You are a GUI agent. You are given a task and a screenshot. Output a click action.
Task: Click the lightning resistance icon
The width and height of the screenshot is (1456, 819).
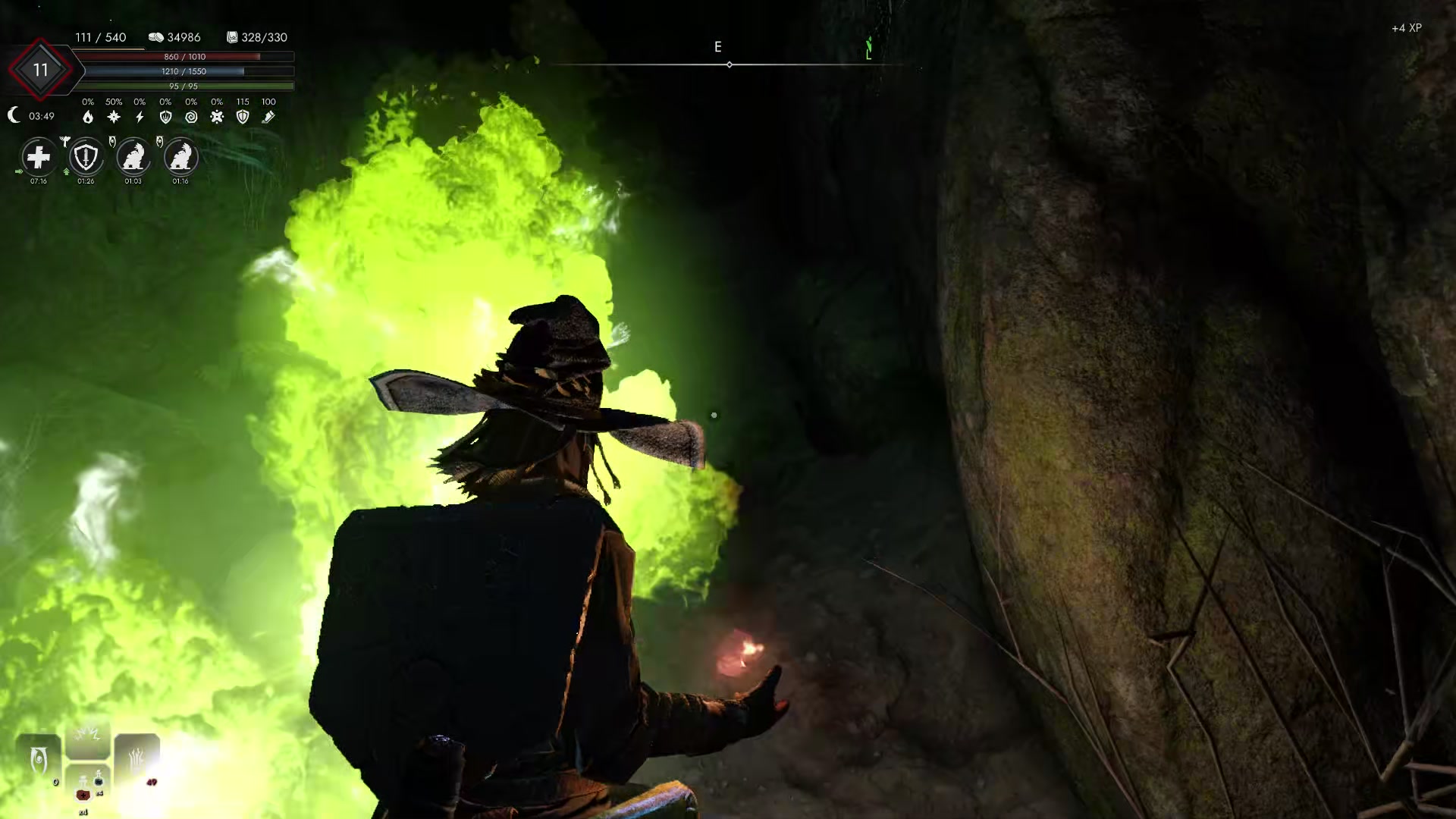tap(140, 117)
